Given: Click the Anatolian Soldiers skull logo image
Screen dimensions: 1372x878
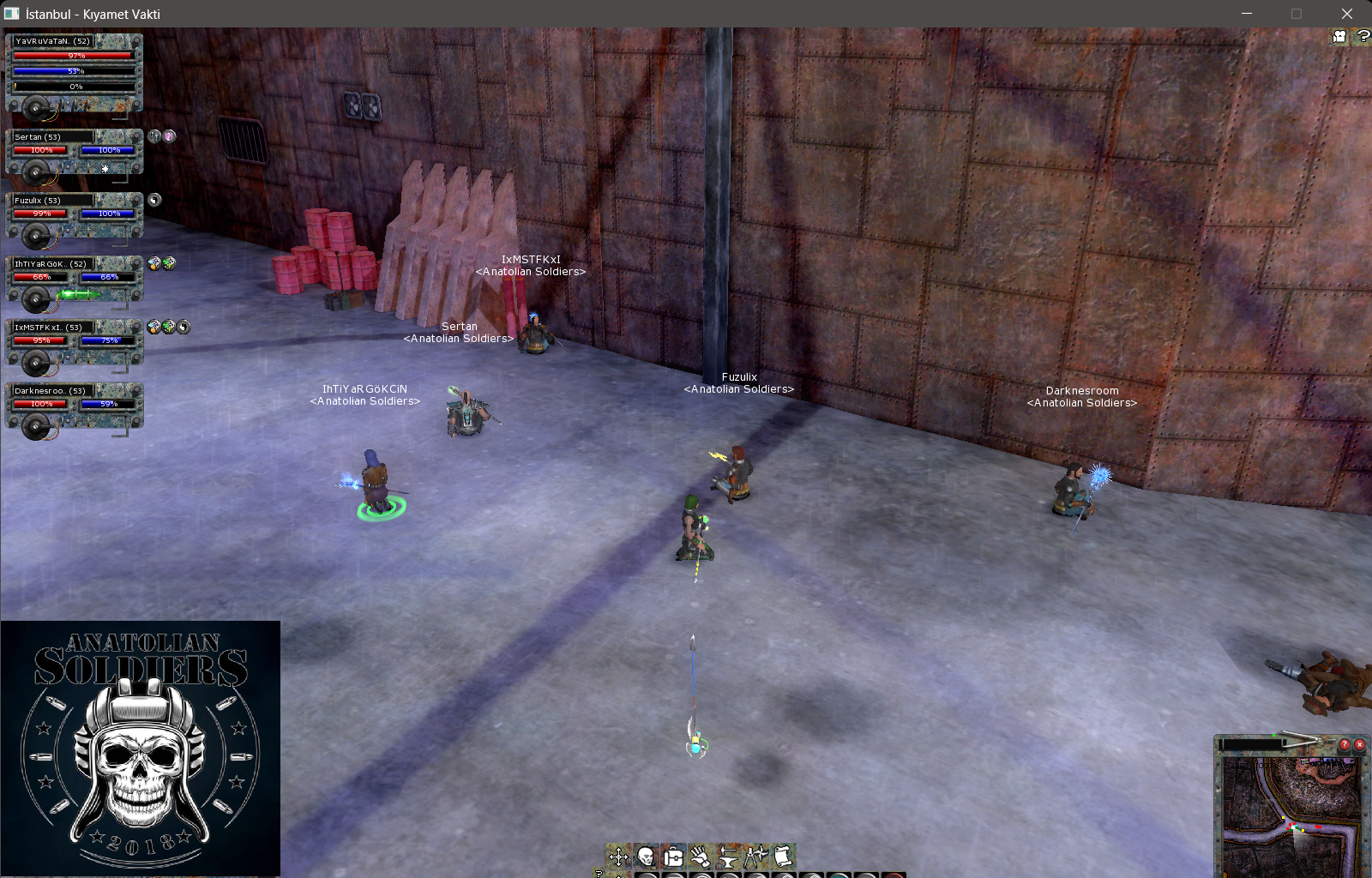Looking at the screenshot, I should (x=141, y=748).
